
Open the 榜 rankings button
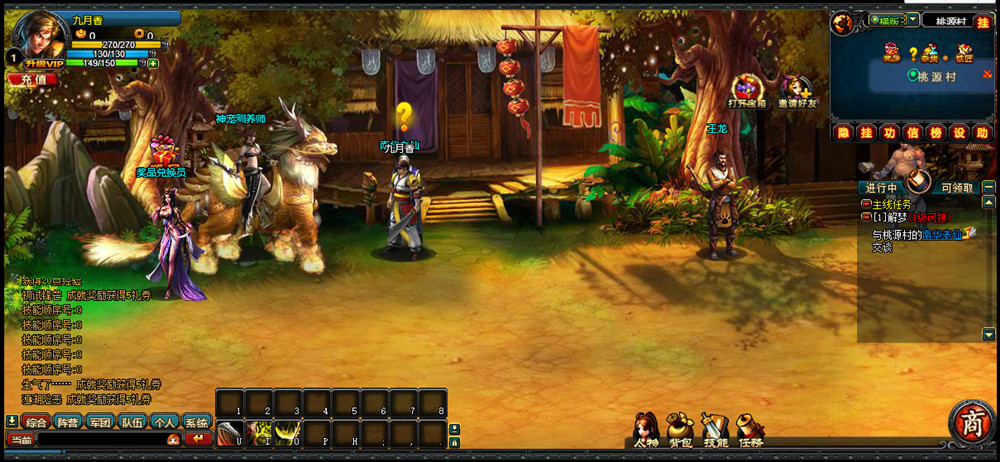coord(935,132)
